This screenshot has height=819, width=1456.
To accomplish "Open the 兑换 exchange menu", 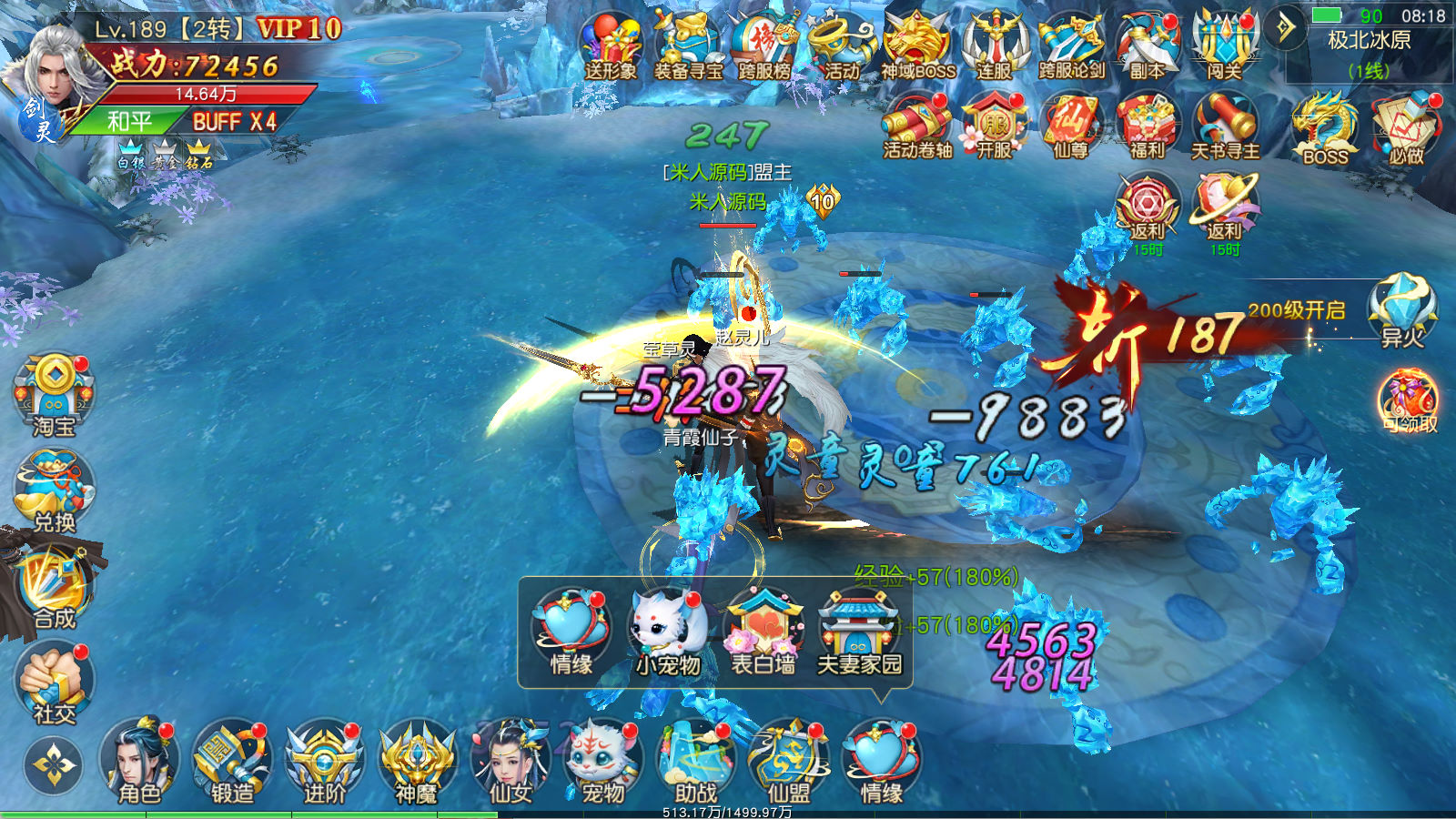I will tap(54, 491).
